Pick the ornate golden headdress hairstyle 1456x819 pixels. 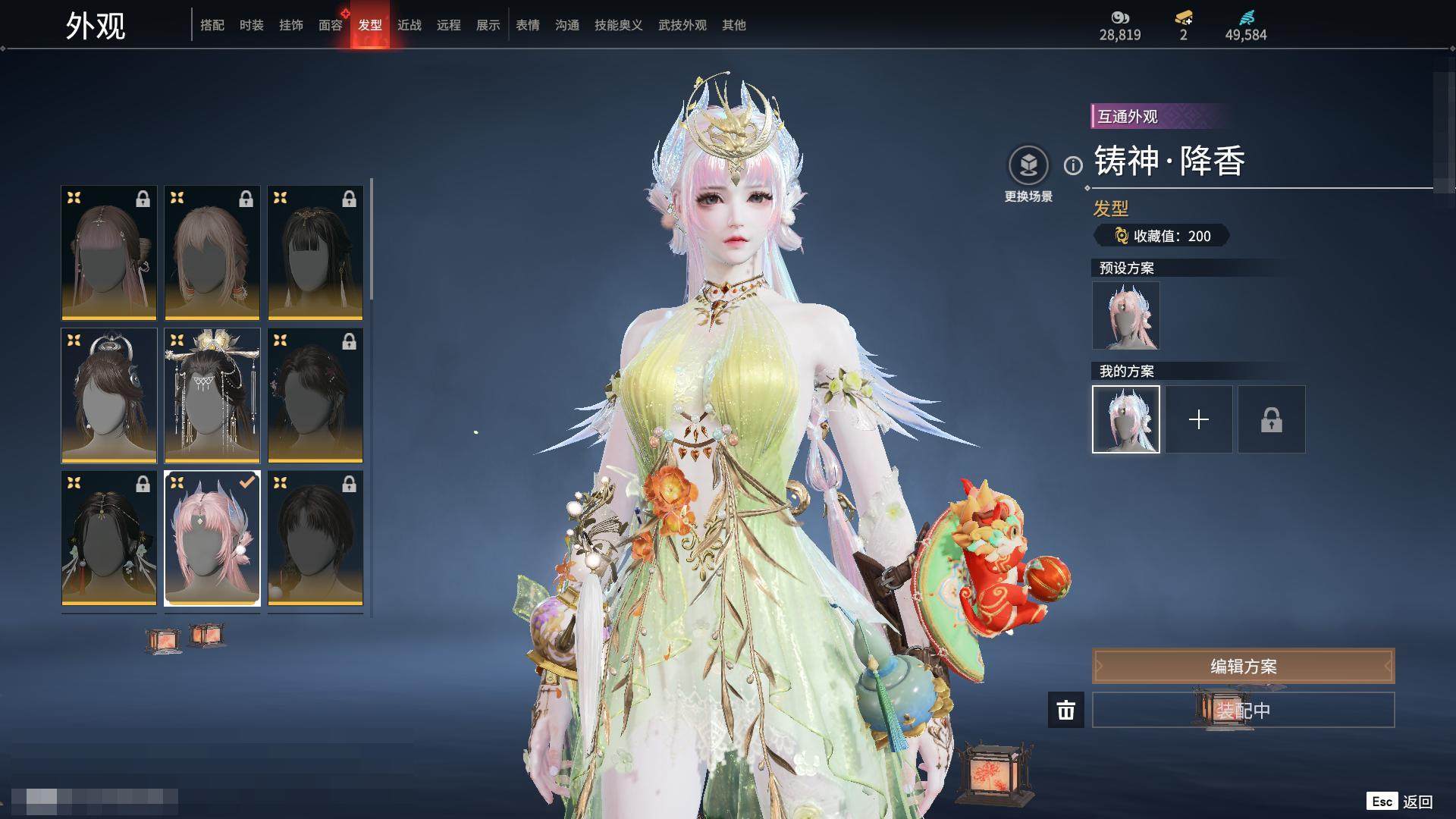pyautogui.click(x=212, y=396)
